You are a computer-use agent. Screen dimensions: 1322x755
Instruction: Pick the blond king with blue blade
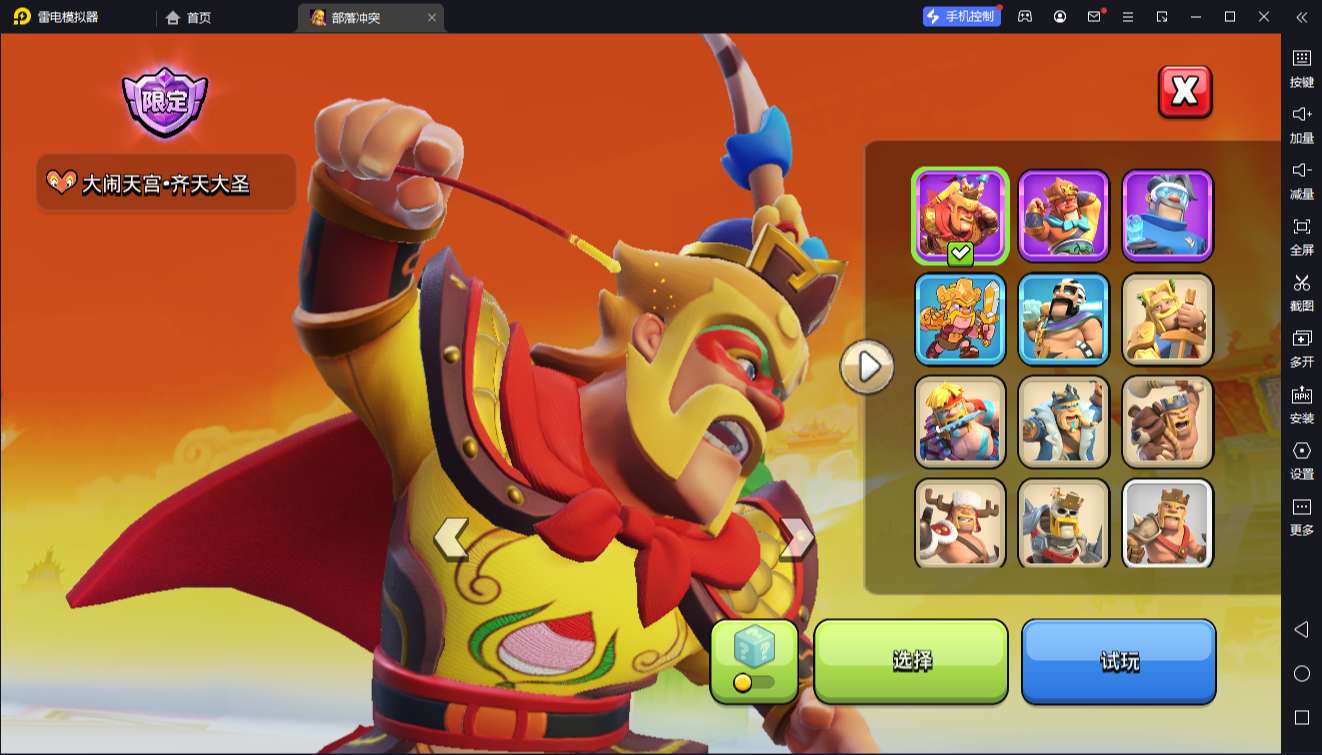click(960, 421)
